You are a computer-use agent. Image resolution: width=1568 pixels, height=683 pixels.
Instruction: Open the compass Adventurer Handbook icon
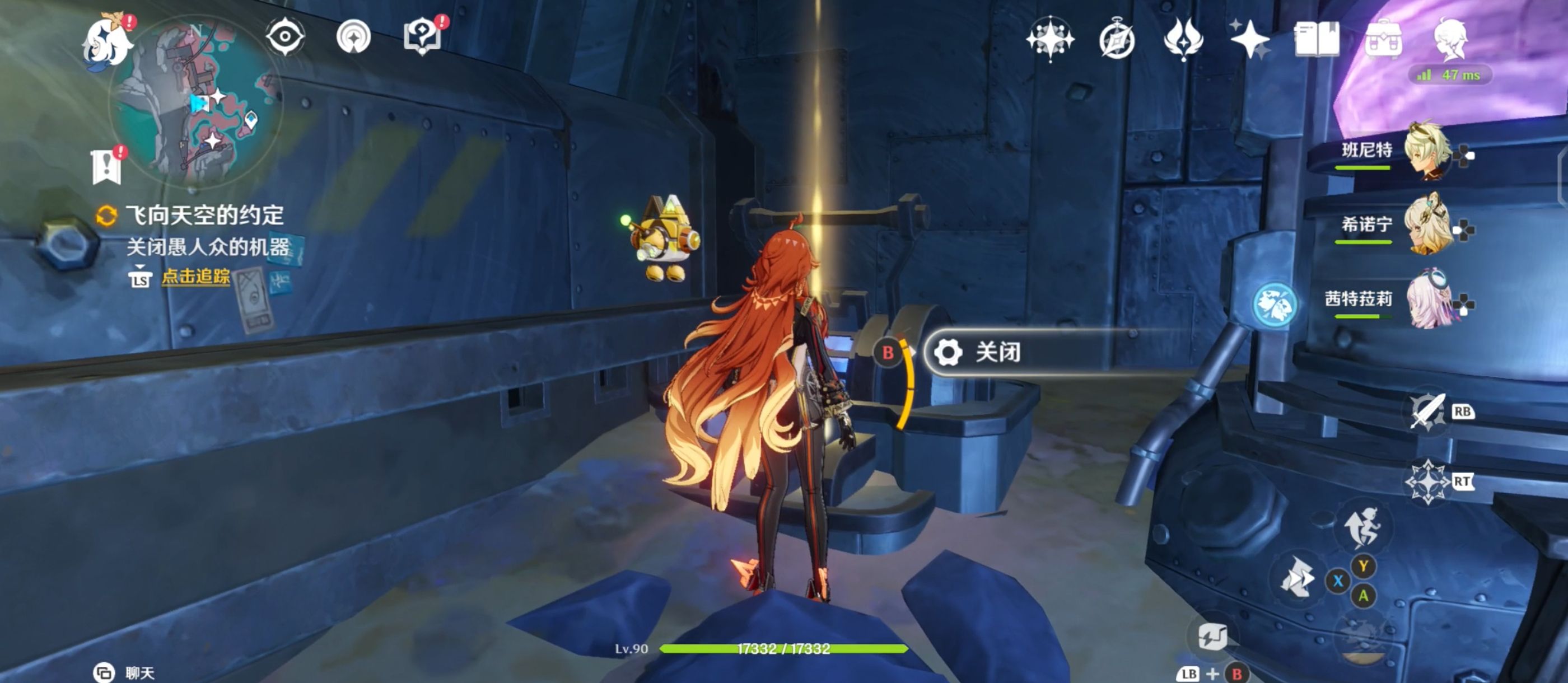pos(1116,41)
